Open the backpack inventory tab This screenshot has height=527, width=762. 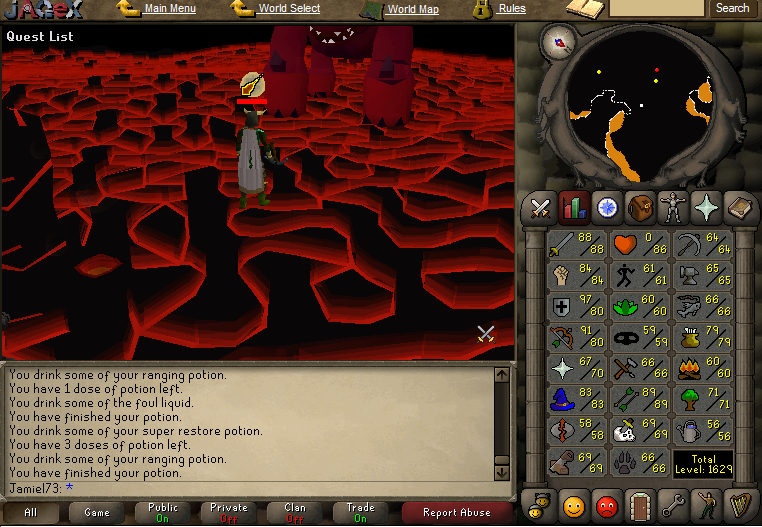tap(639, 208)
